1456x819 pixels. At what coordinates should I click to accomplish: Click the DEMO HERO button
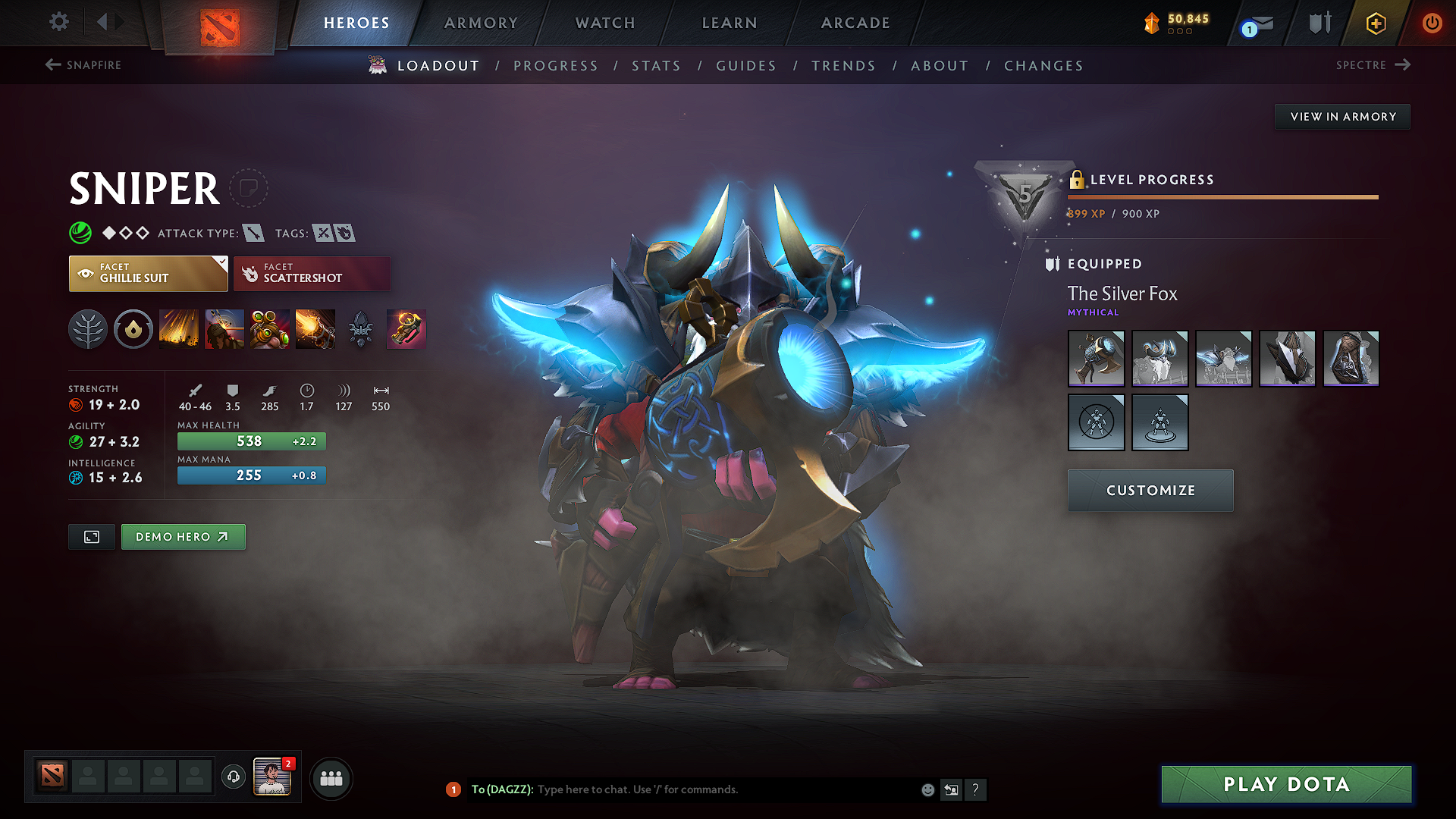(183, 536)
